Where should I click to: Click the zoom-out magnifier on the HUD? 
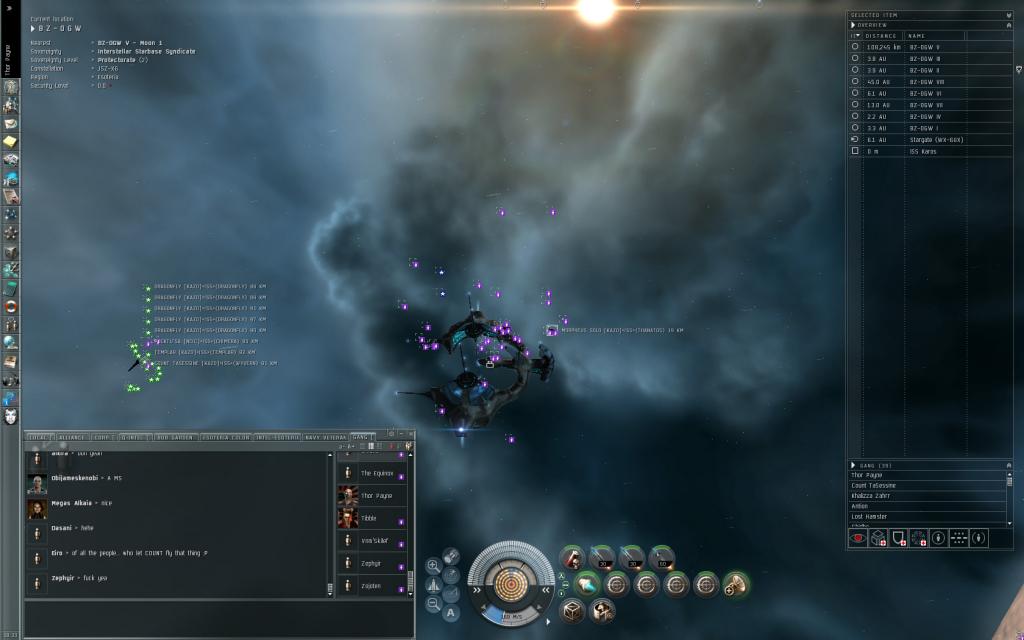click(x=433, y=603)
